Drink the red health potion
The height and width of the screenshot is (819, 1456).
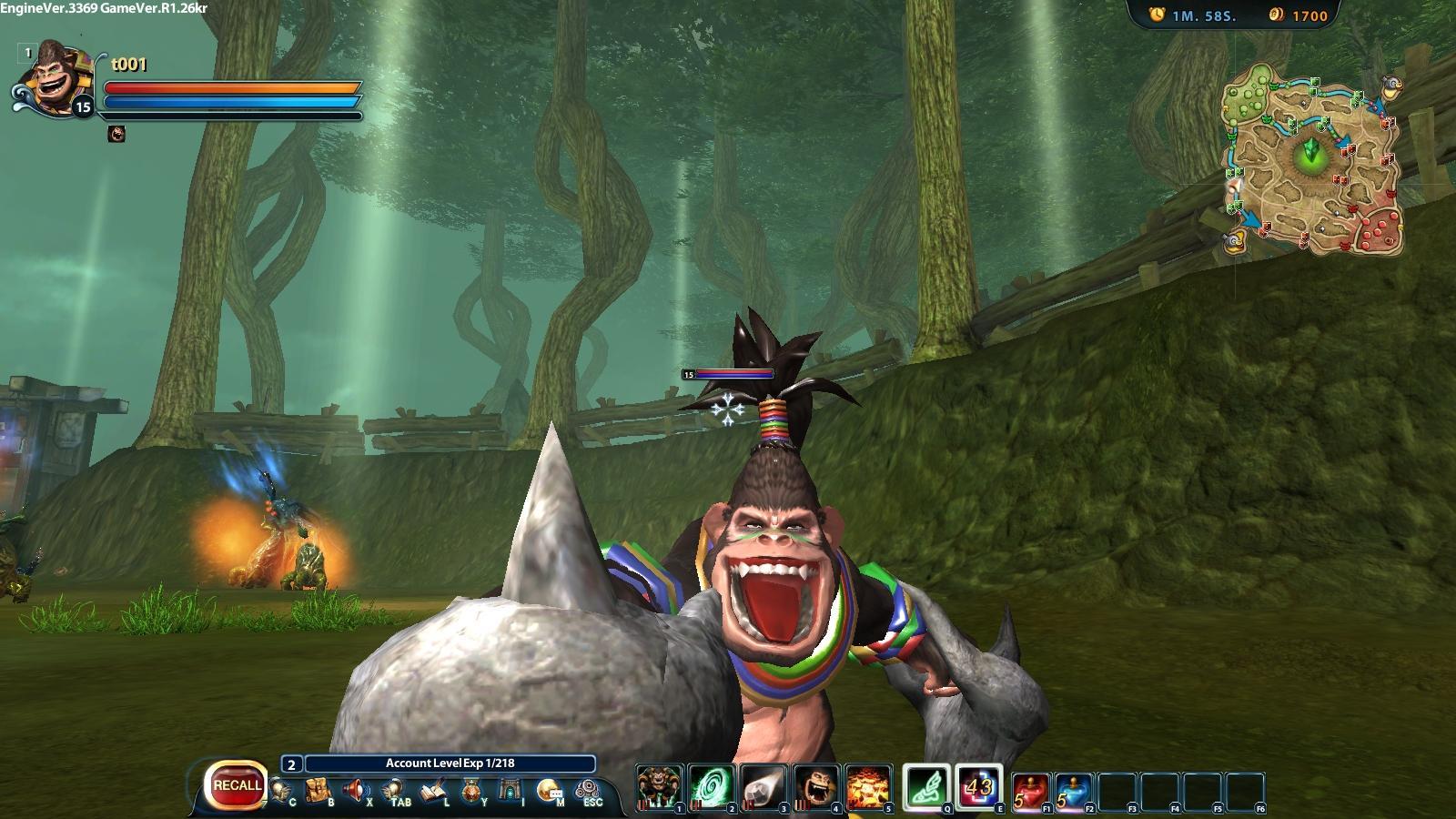tap(1031, 792)
